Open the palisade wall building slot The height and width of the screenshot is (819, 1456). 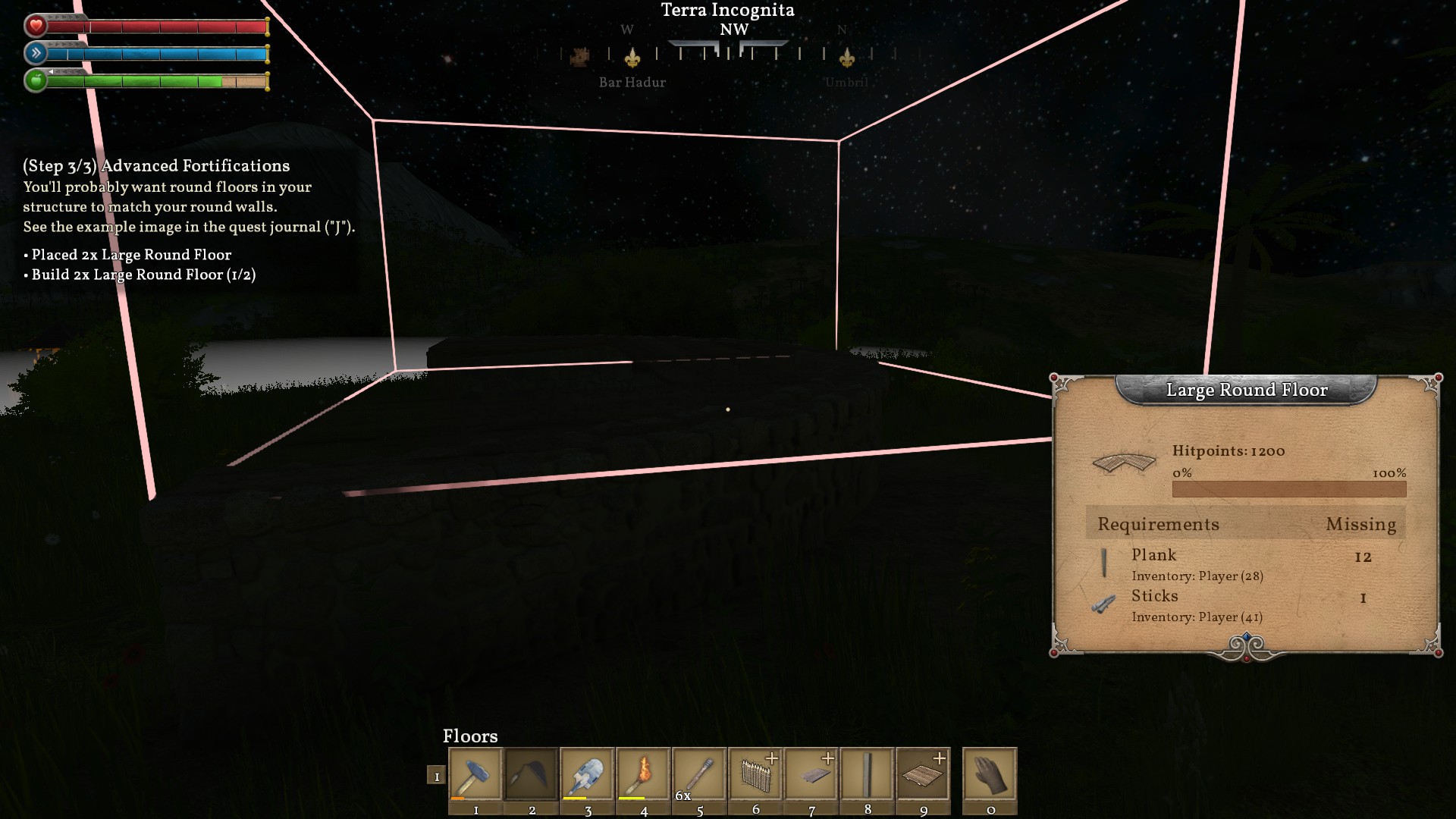pos(755,774)
